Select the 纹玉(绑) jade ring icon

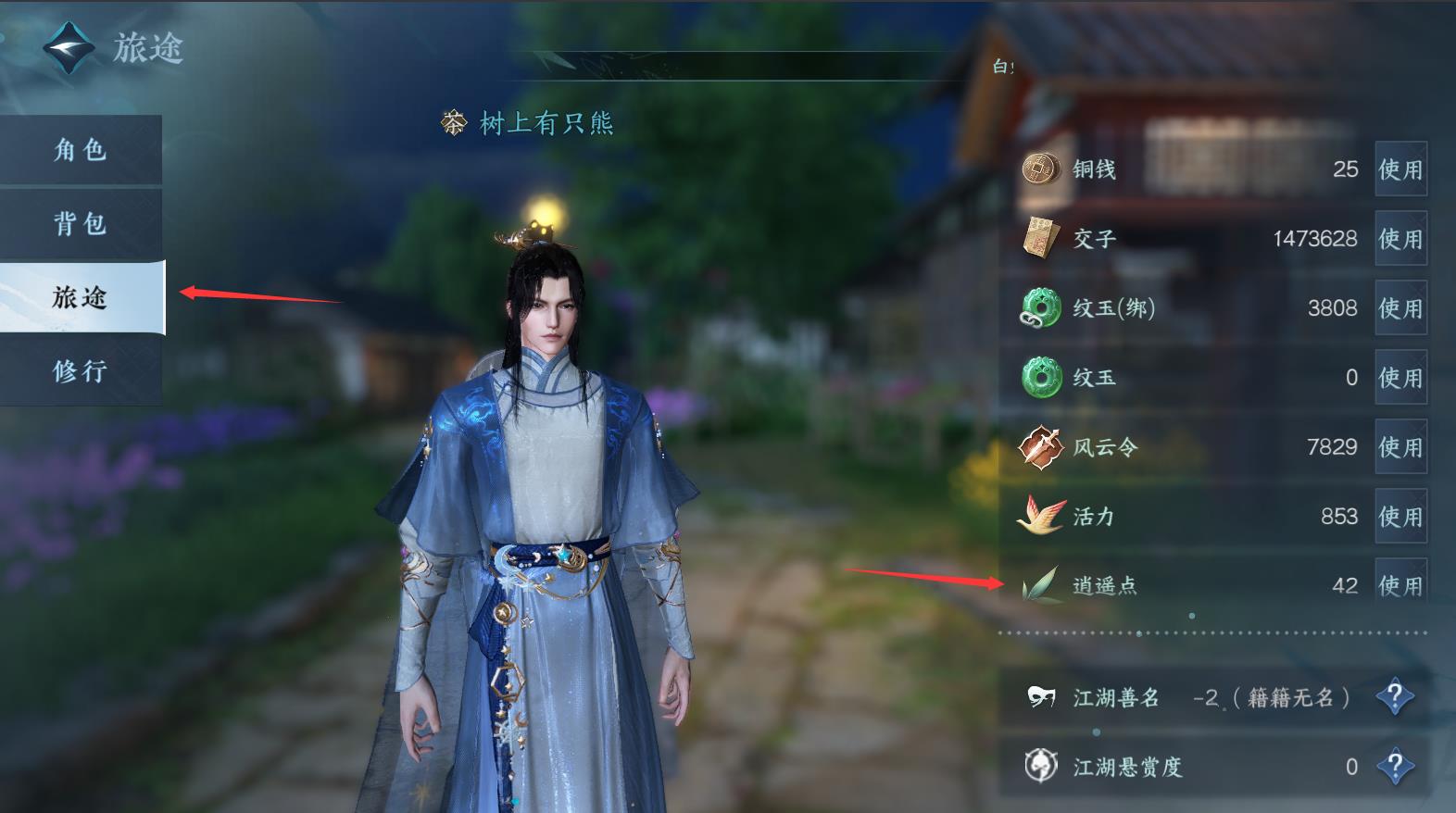tap(1045, 308)
